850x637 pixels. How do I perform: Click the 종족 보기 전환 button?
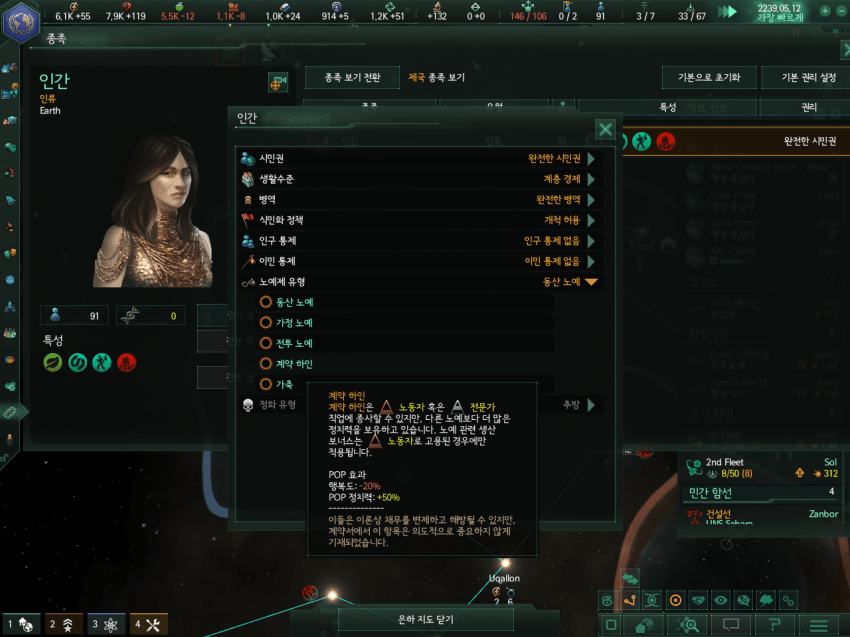[352, 78]
